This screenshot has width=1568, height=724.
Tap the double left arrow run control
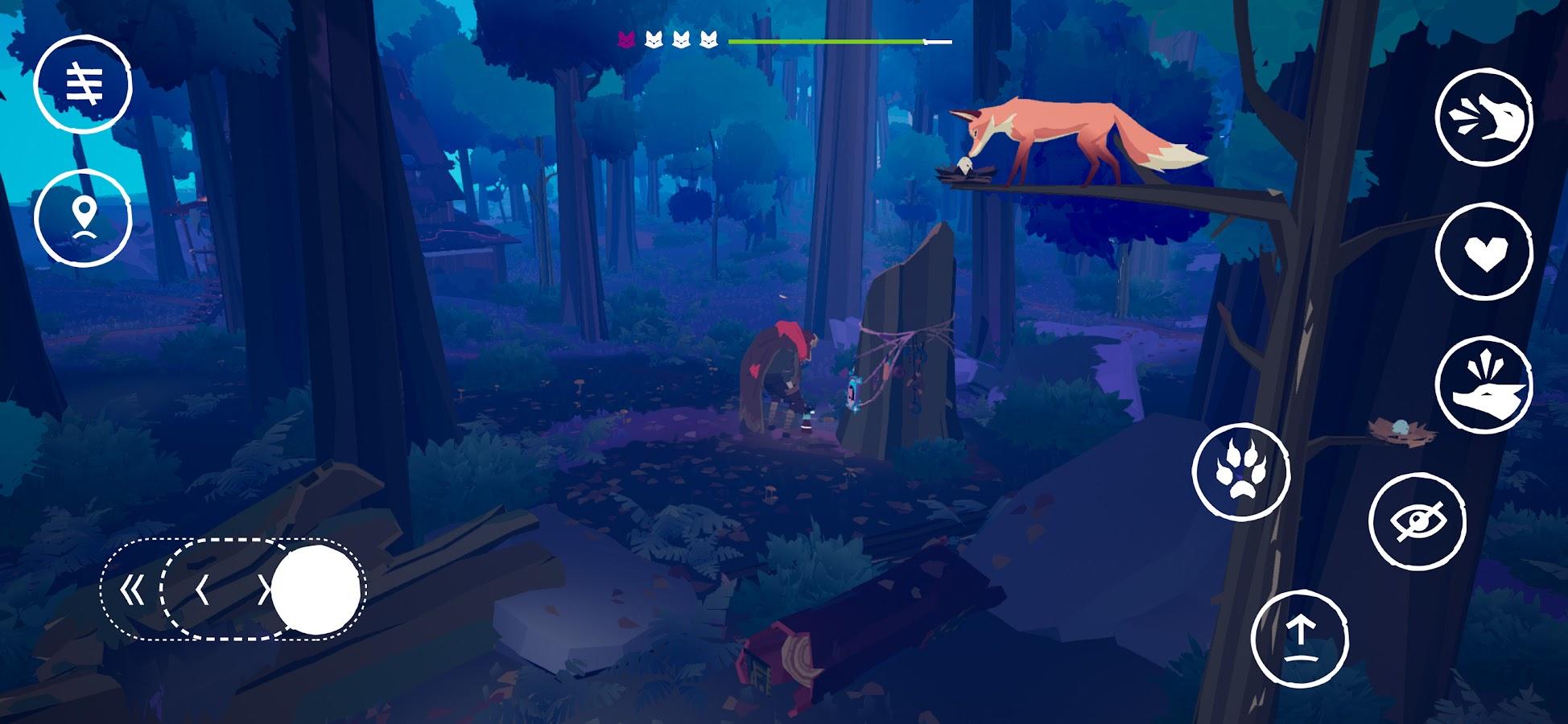pos(131,591)
